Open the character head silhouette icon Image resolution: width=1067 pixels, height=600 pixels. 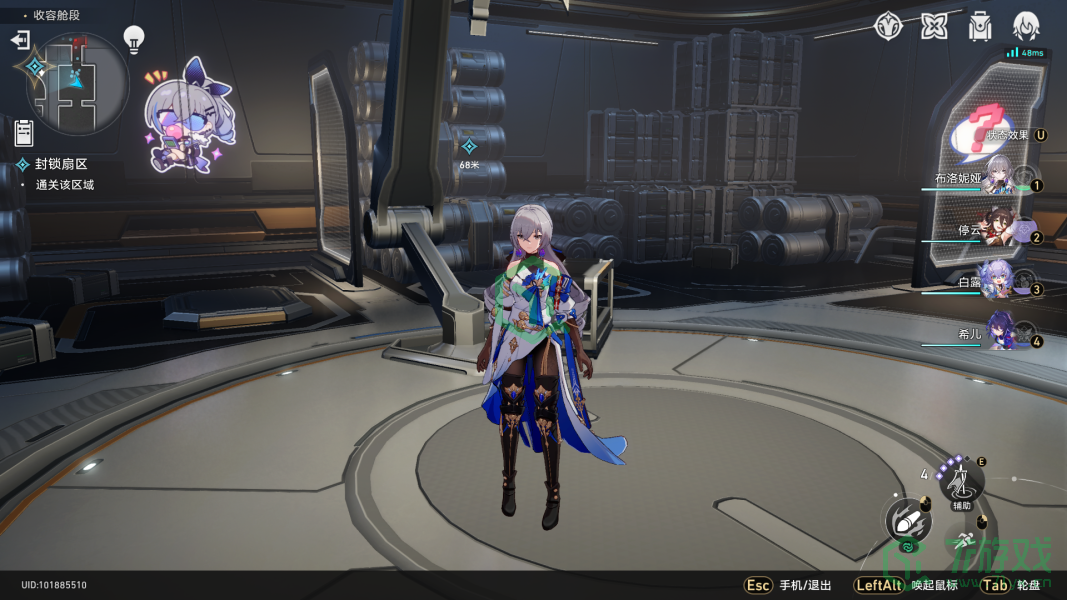[1026, 26]
